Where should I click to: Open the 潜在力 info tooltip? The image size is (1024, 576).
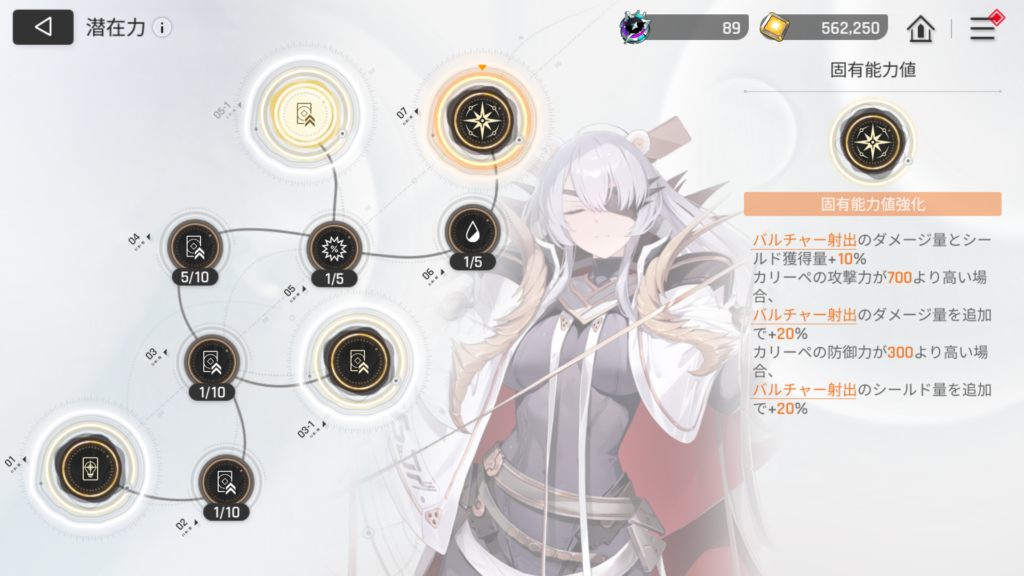click(162, 28)
